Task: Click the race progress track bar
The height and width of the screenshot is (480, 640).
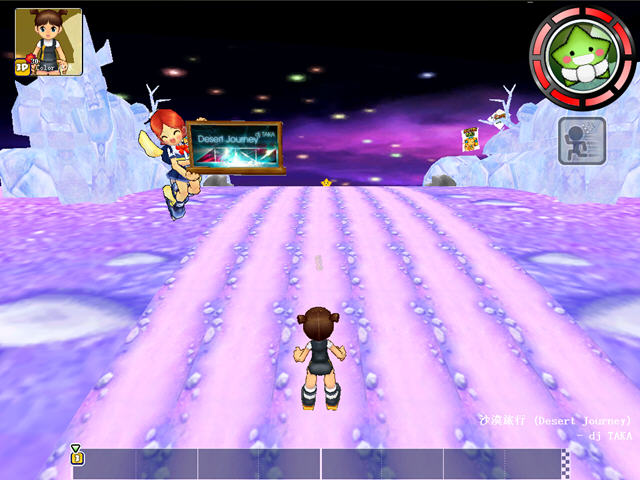Action: click(x=320, y=462)
